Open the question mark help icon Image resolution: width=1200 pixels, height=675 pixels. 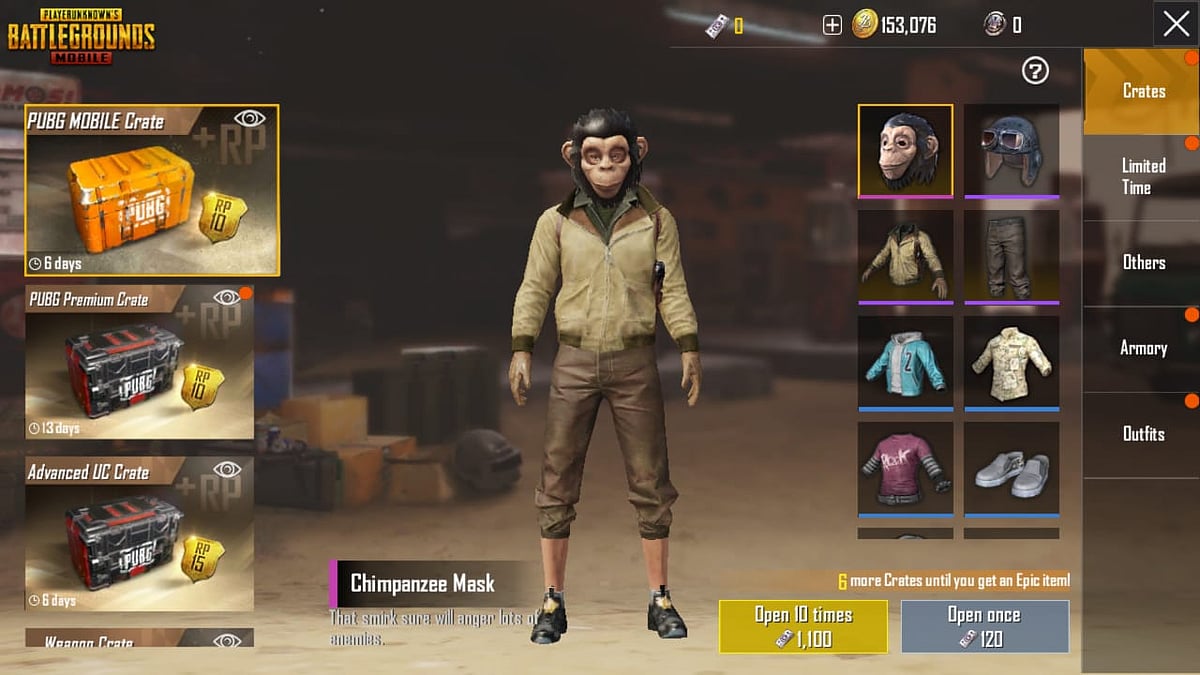point(1035,70)
